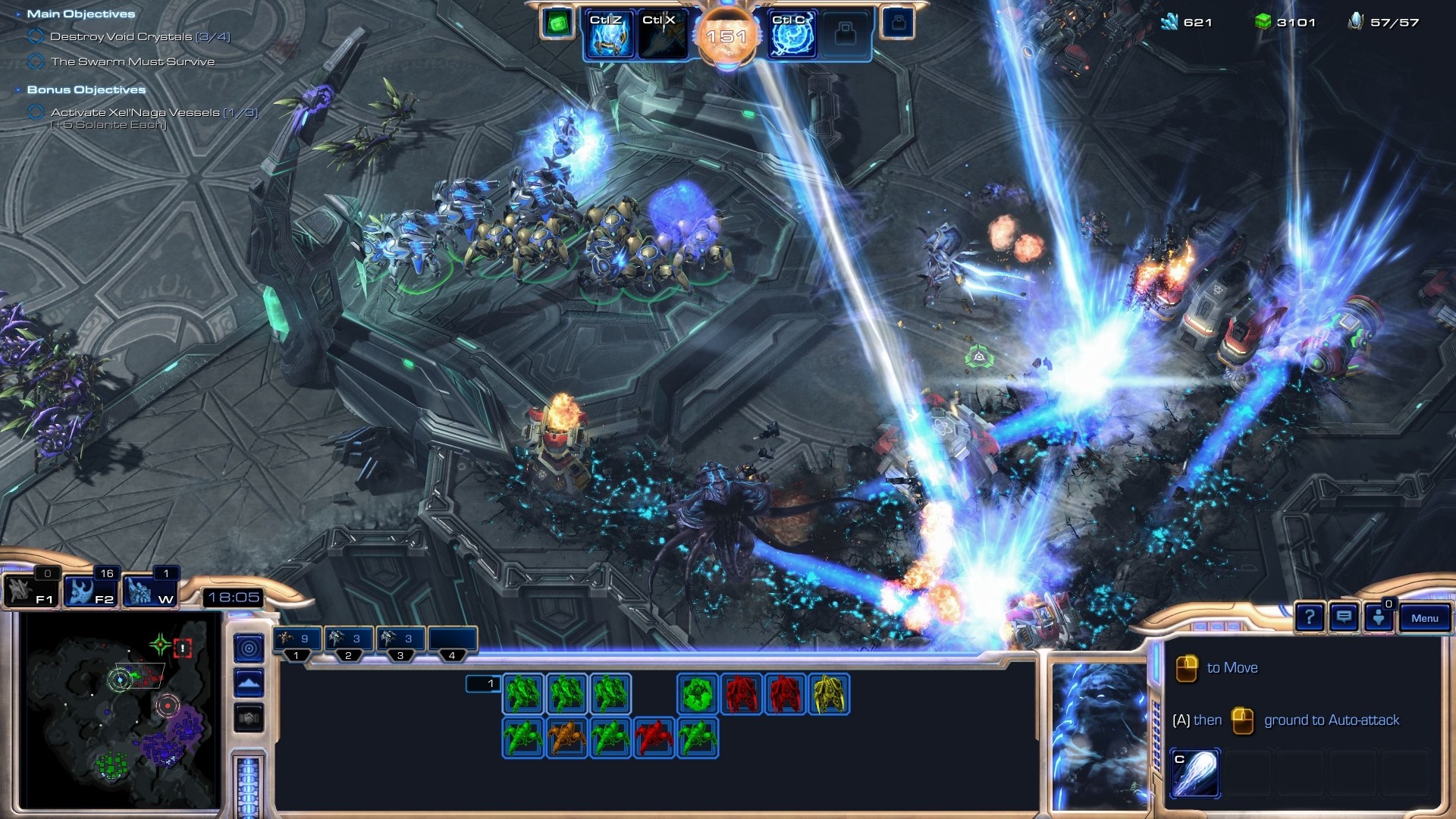
Task: Select control group 1 tab
Action: [297, 639]
